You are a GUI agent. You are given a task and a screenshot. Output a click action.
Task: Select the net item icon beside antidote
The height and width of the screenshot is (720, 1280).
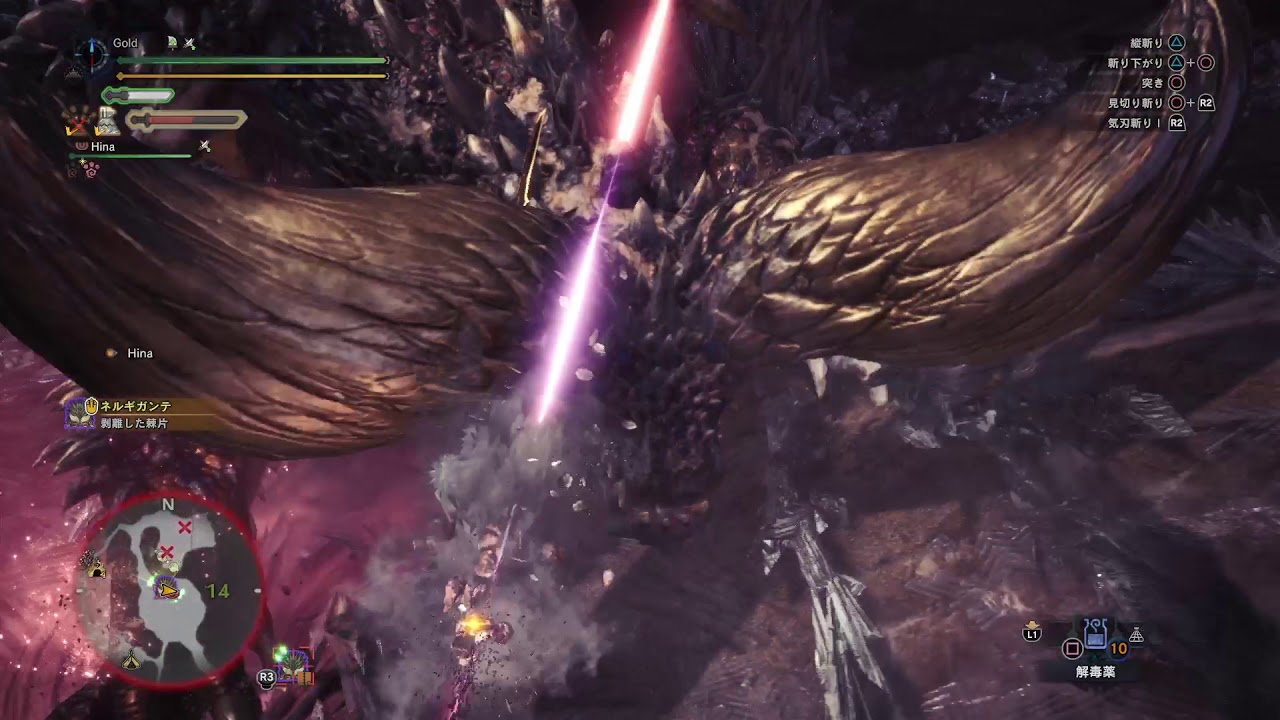(1136, 635)
